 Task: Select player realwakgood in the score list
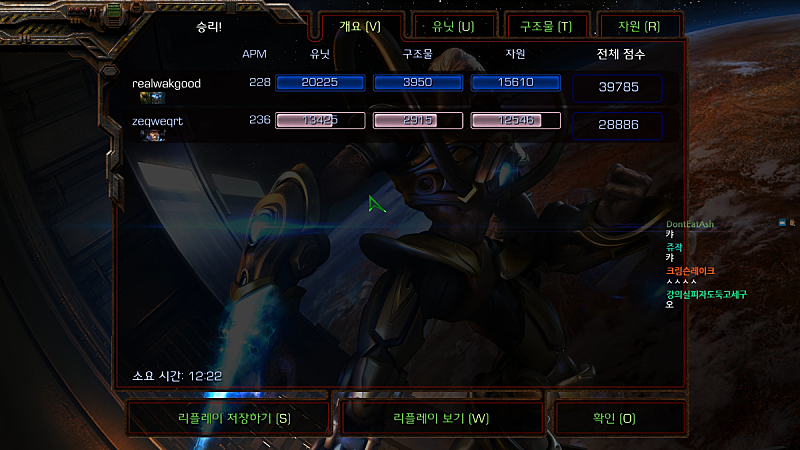(x=166, y=84)
